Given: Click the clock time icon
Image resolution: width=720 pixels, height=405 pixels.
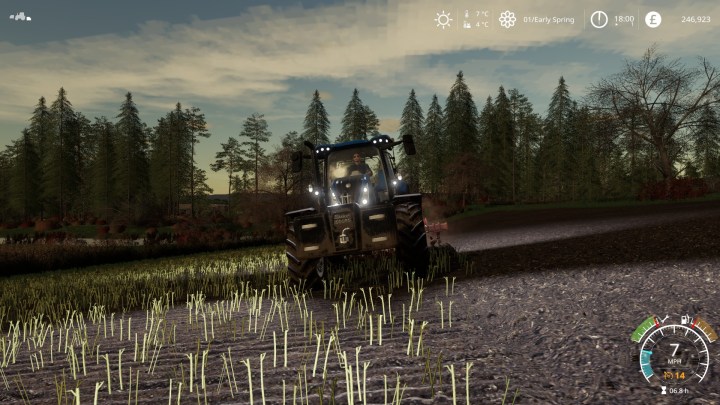Looking at the screenshot, I should coord(598,19).
